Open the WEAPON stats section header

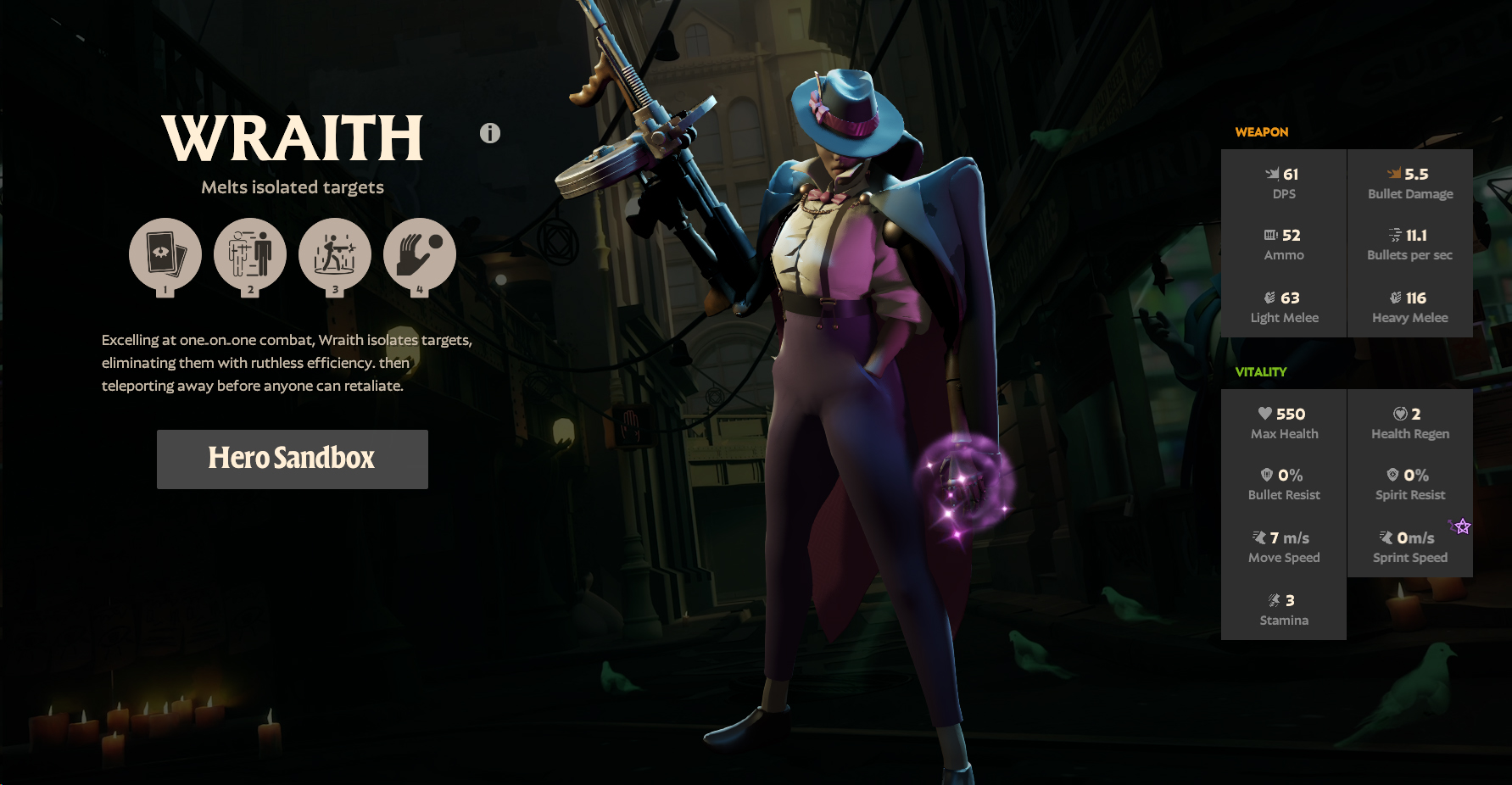point(1262,132)
